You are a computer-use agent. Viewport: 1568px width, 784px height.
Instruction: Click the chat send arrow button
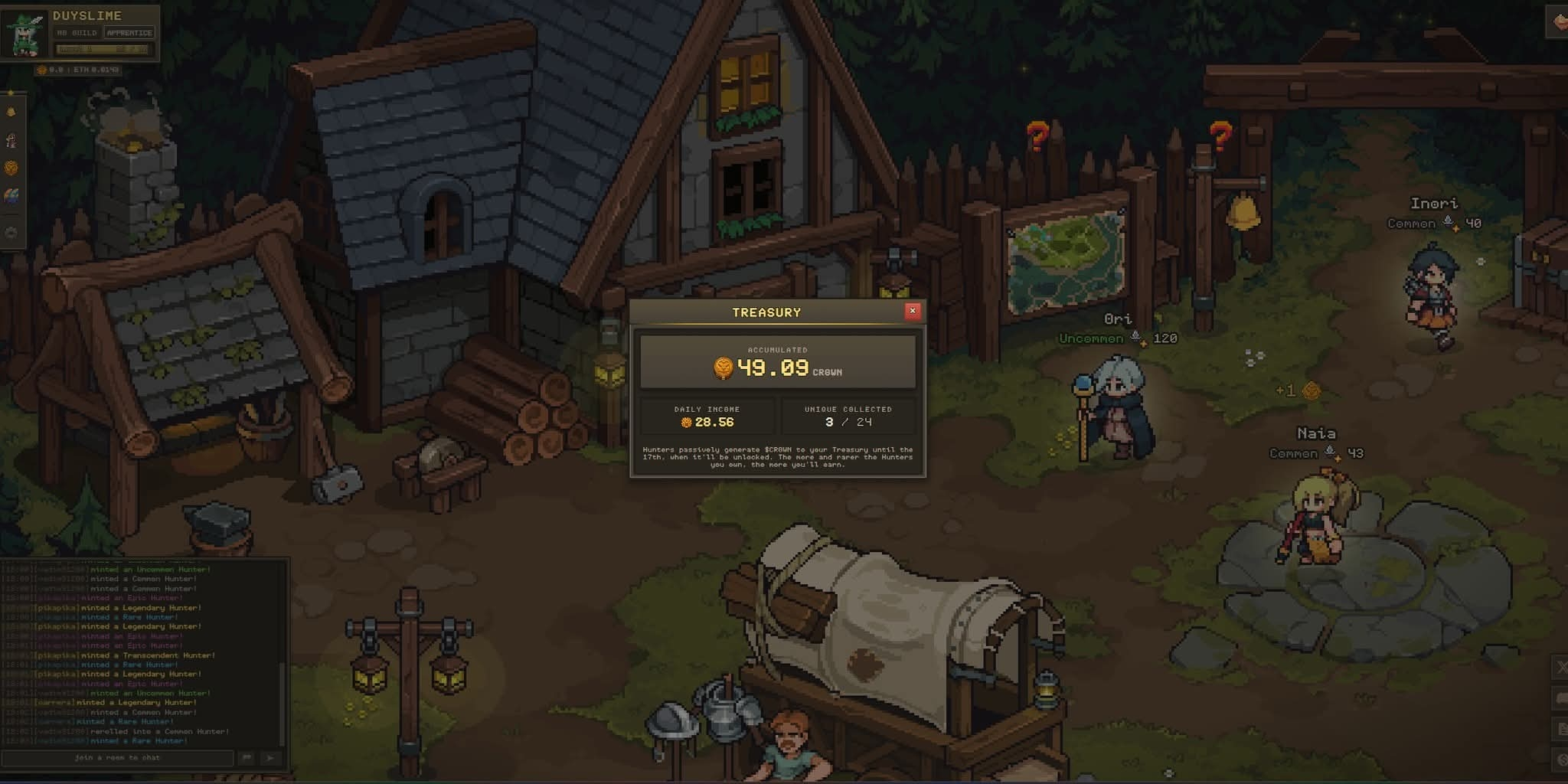point(269,758)
